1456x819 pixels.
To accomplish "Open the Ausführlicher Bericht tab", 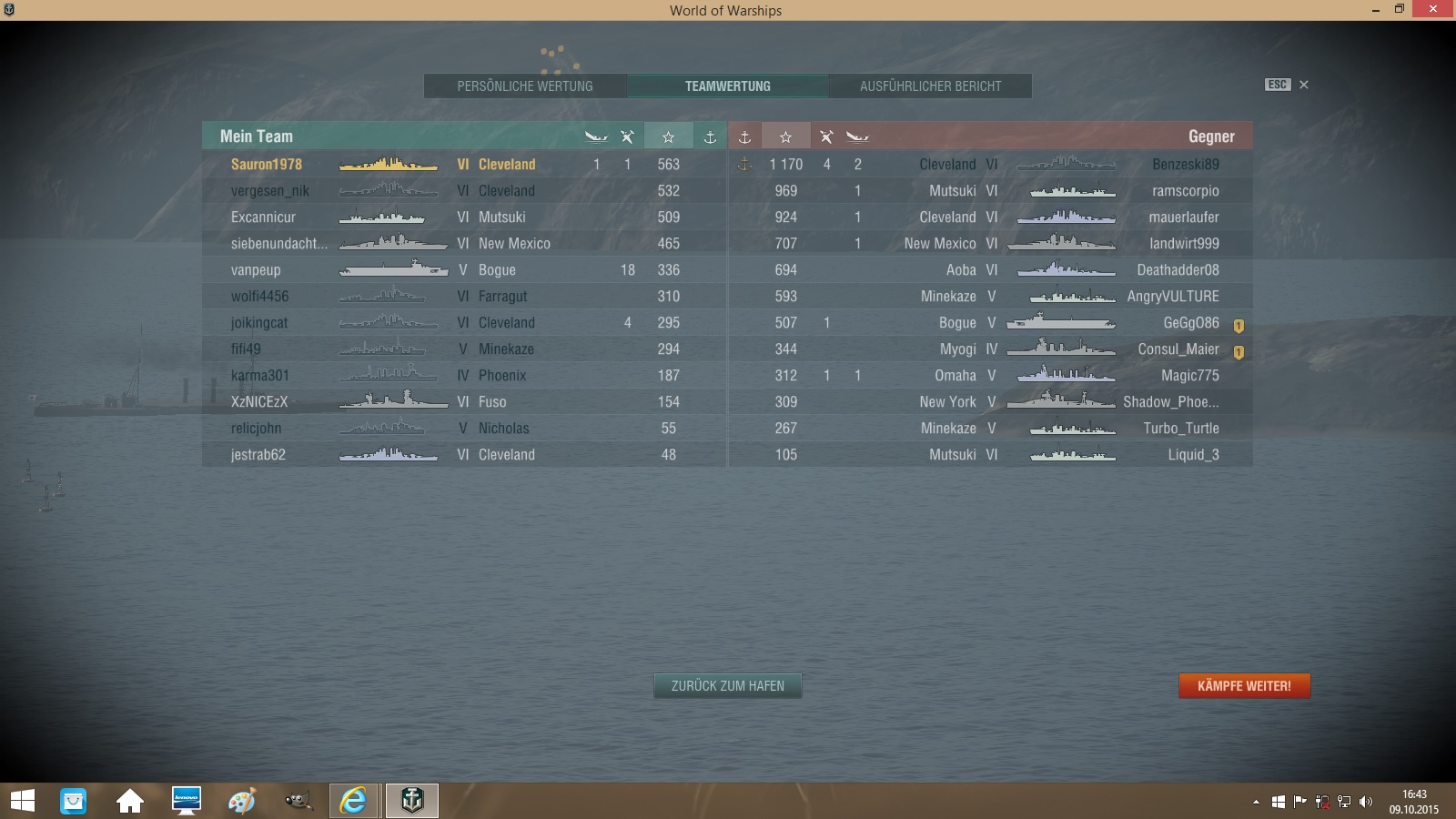I will (x=929, y=86).
